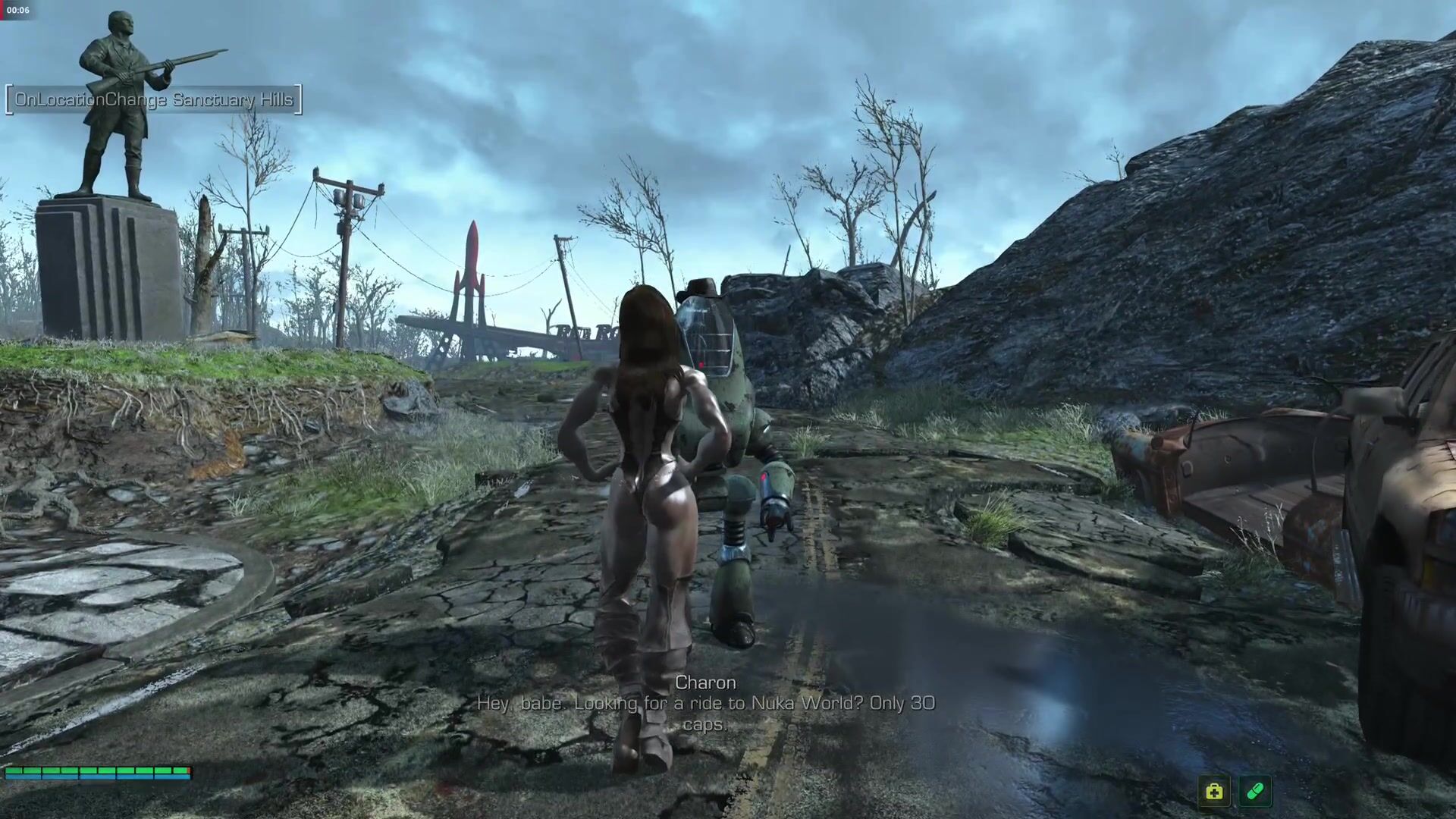Screen dimensions: 1456x819
Task: Click the green pill capsule icon
Action: pos(1254,792)
